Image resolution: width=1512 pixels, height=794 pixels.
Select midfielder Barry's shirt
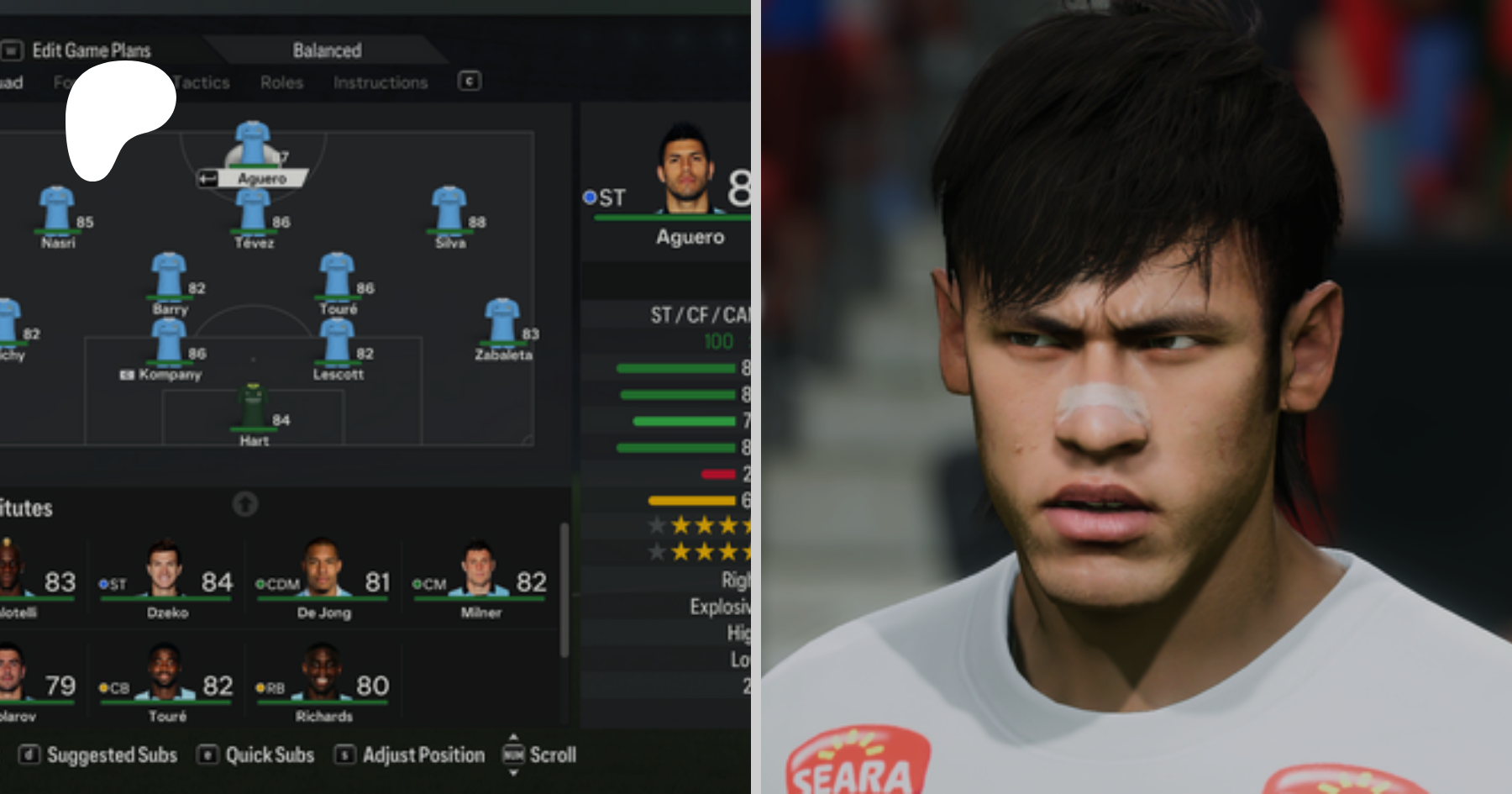point(169,275)
